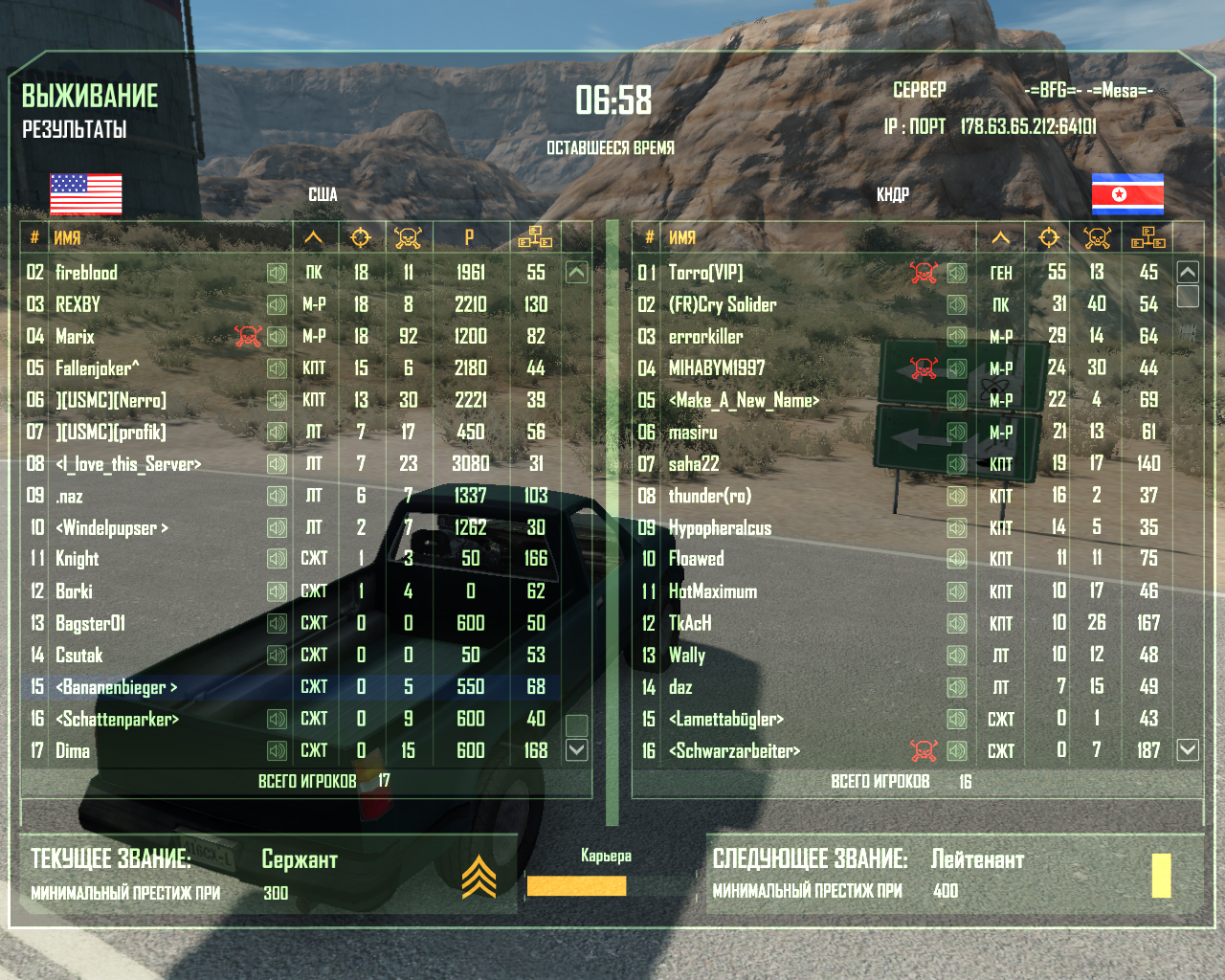The image size is (1225, 980).
Task: Click the USA list scroll-up arrow
Action: 576,273
